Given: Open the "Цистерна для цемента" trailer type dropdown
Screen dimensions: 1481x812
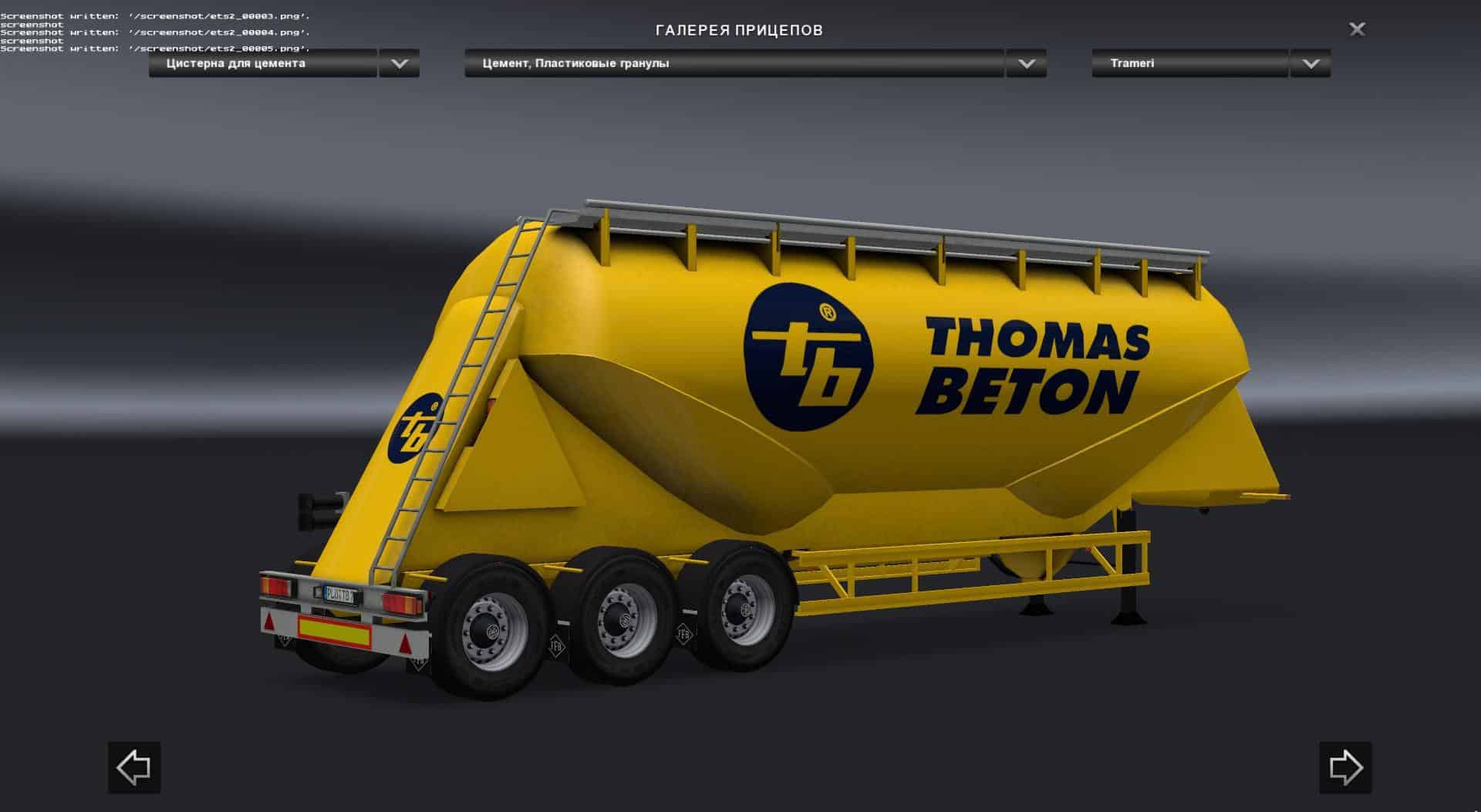Looking at the screenshot, I should click(x=399, y=64).
